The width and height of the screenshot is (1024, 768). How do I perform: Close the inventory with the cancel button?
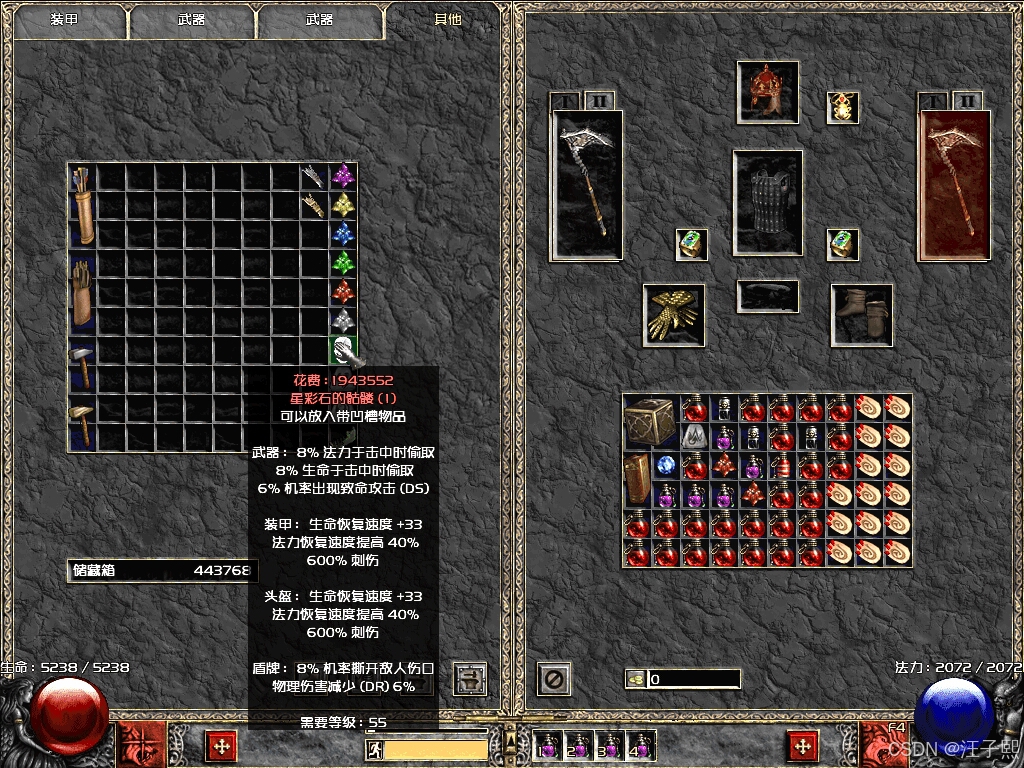[553, 679]
